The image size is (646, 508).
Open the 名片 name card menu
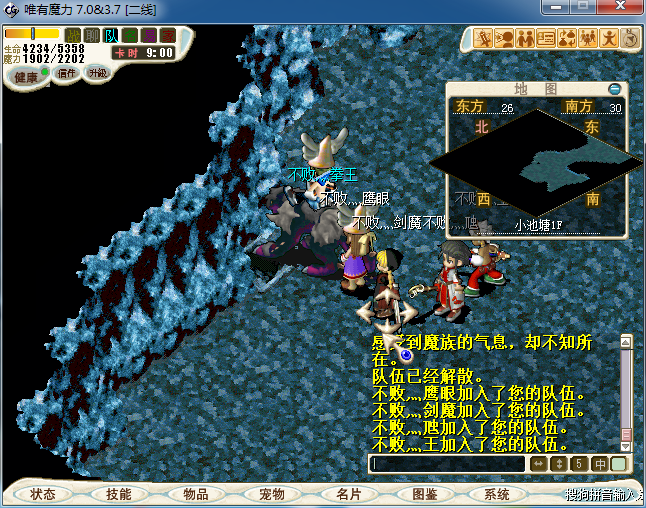click(348, 494)
